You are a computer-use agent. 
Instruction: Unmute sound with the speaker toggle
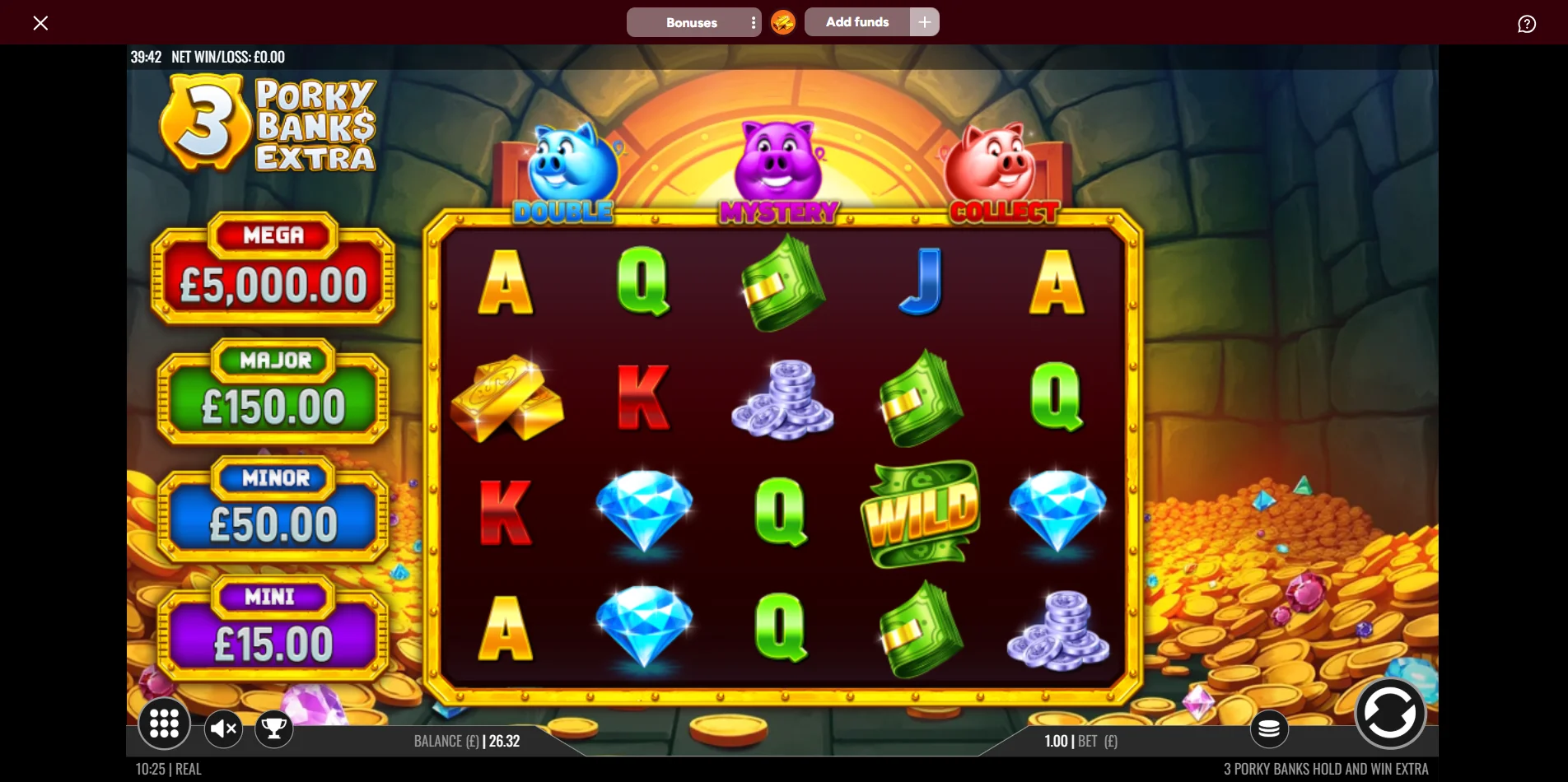222,728
